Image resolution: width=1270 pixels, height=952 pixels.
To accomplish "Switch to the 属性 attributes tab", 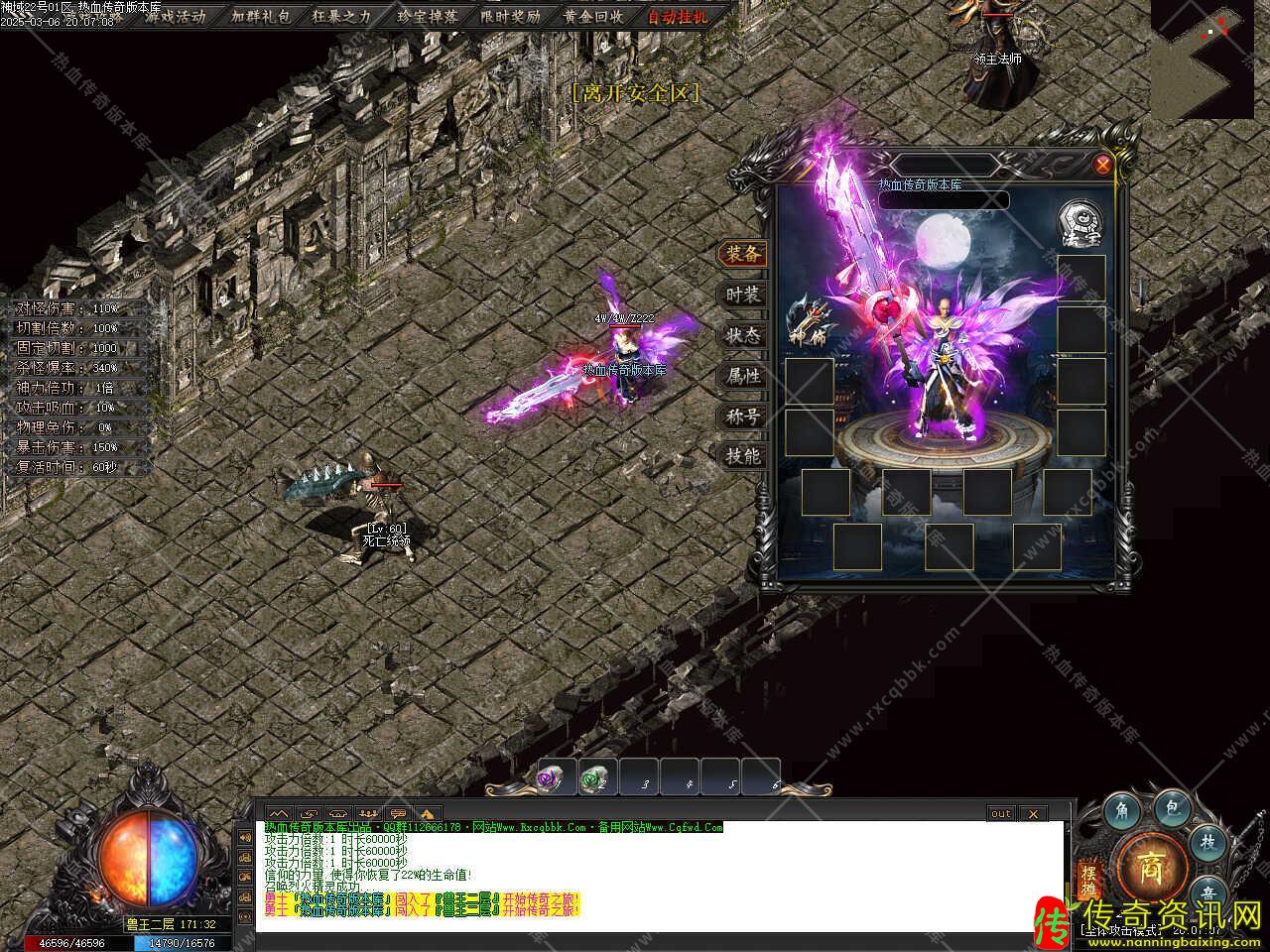I will 742,376.
